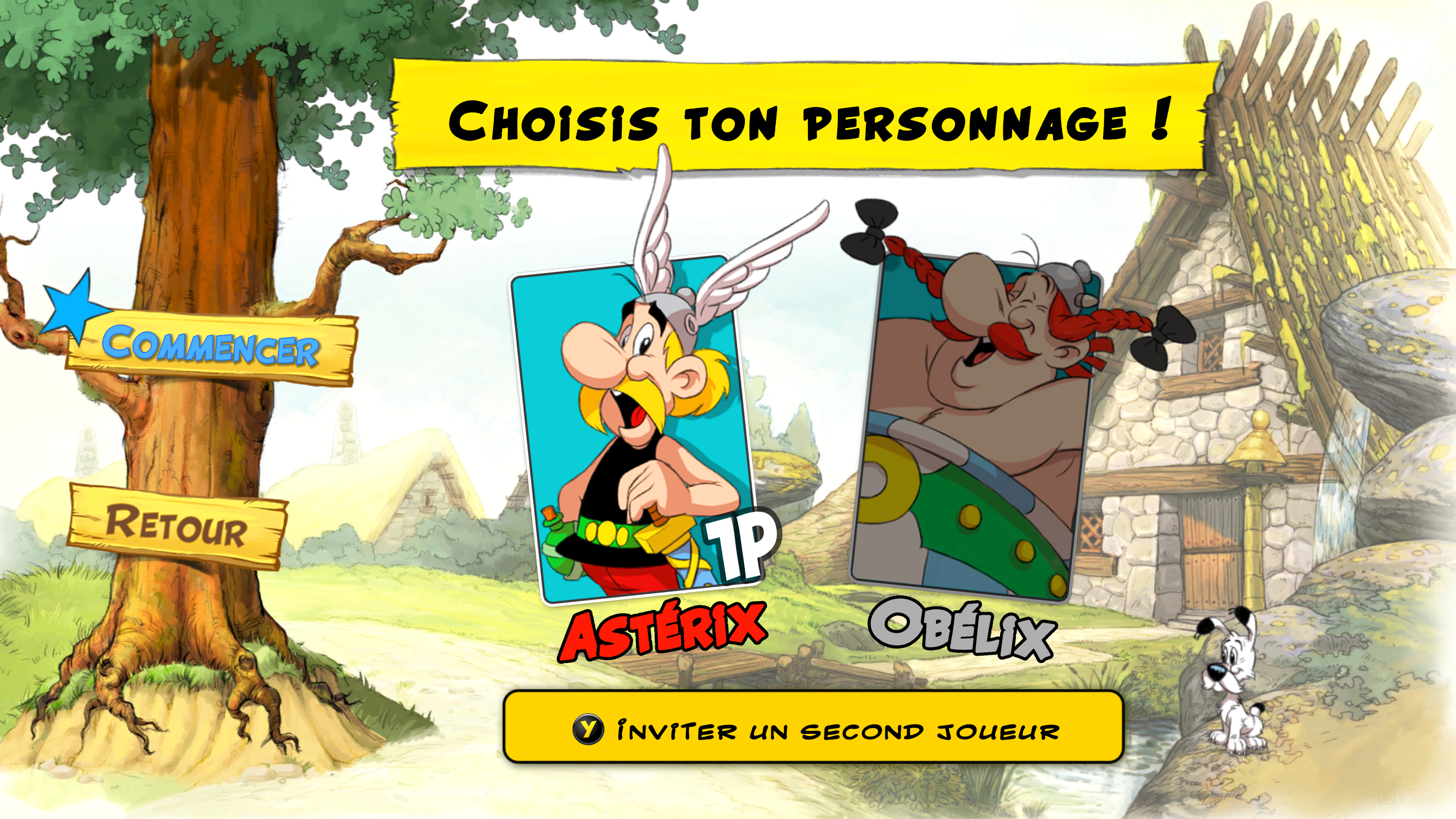Start the game with Commencer
1456x819 pixels.
pyautogui.click(x=211, y=346)
